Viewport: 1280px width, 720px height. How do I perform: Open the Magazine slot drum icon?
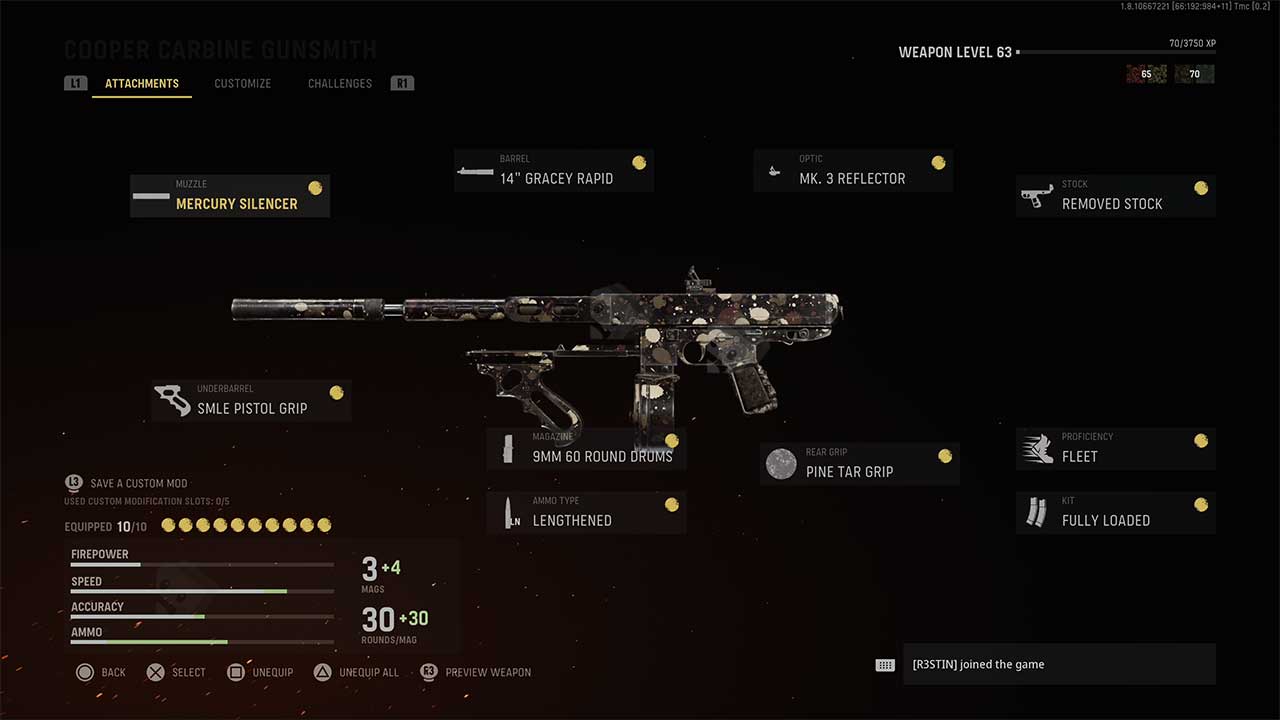[508, 448]
